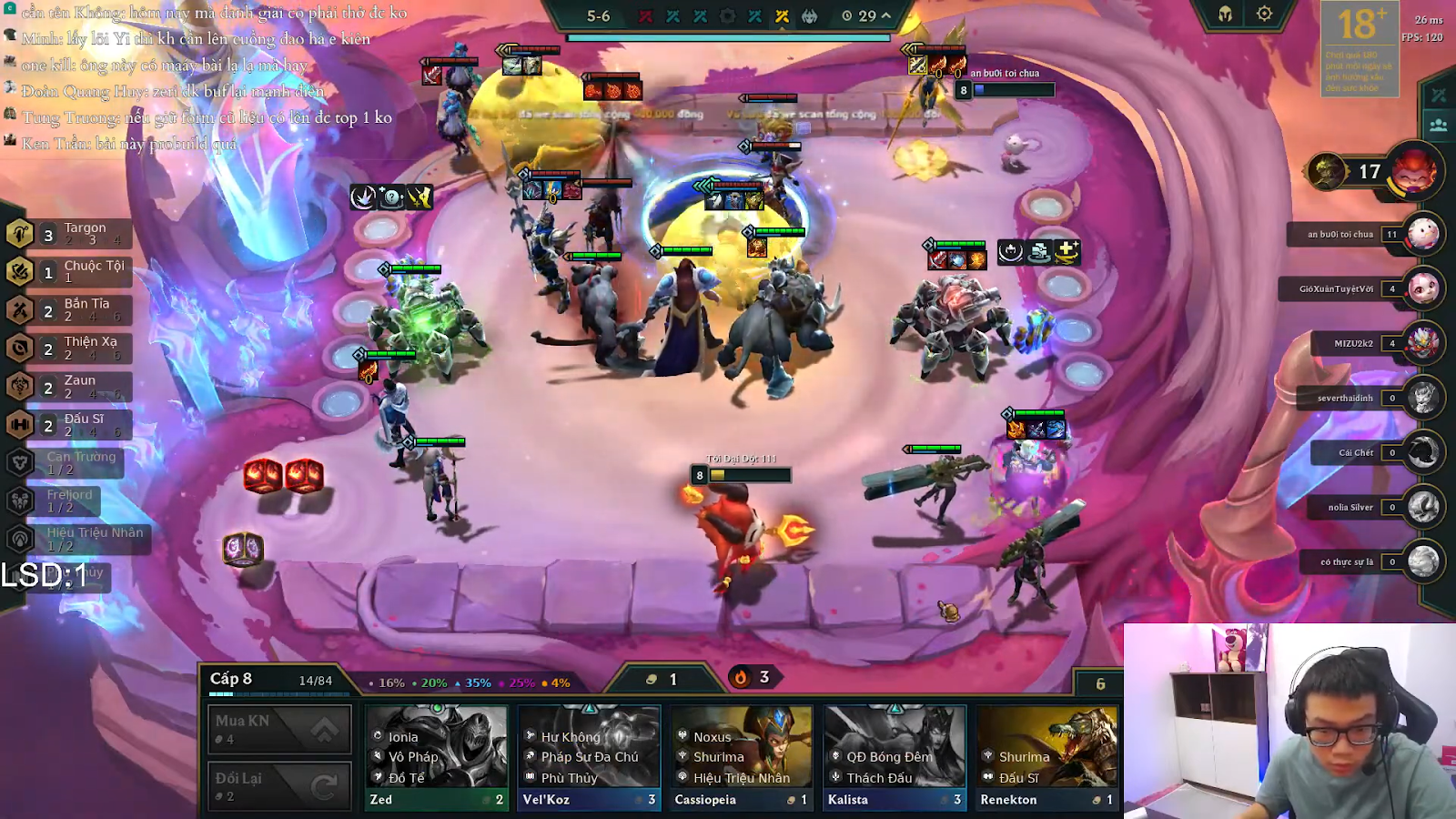Buy Cassiopeia for one gold
The width and height of the screenshot is (1456, 819).
click(742, 757)
